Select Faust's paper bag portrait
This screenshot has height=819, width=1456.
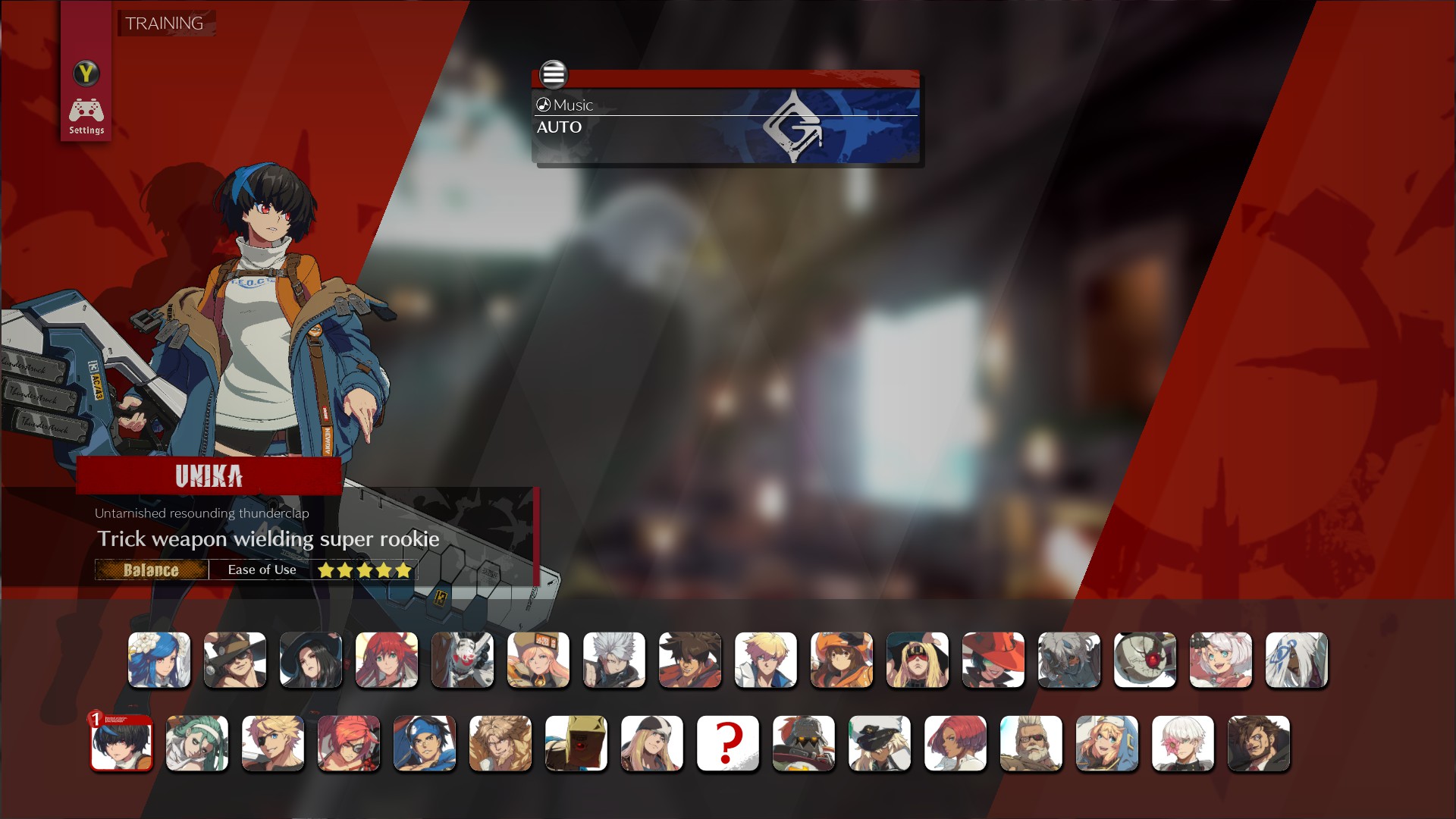576,744
